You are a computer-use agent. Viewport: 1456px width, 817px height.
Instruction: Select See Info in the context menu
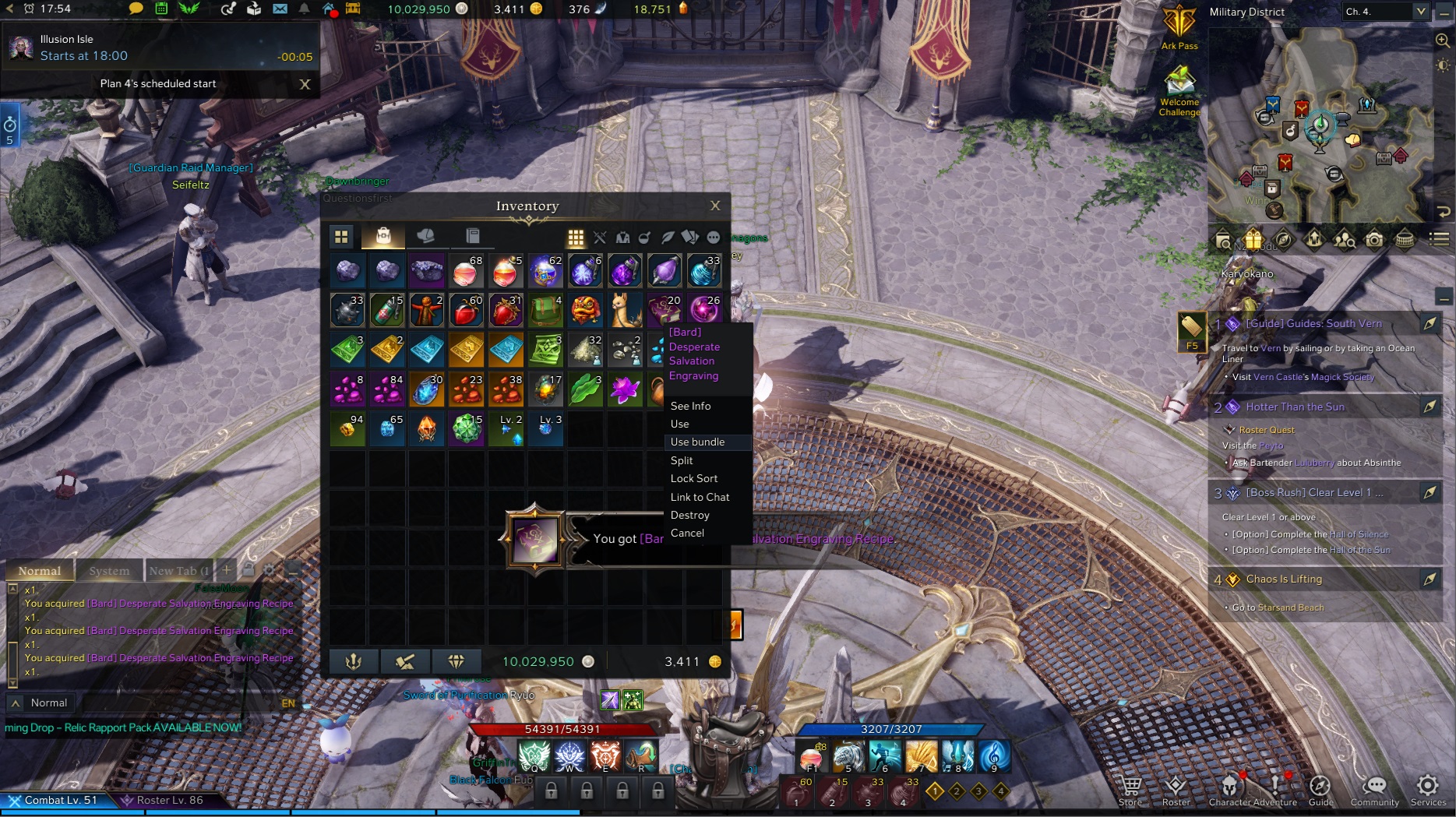pyautogui.click(x=690, y=406)
